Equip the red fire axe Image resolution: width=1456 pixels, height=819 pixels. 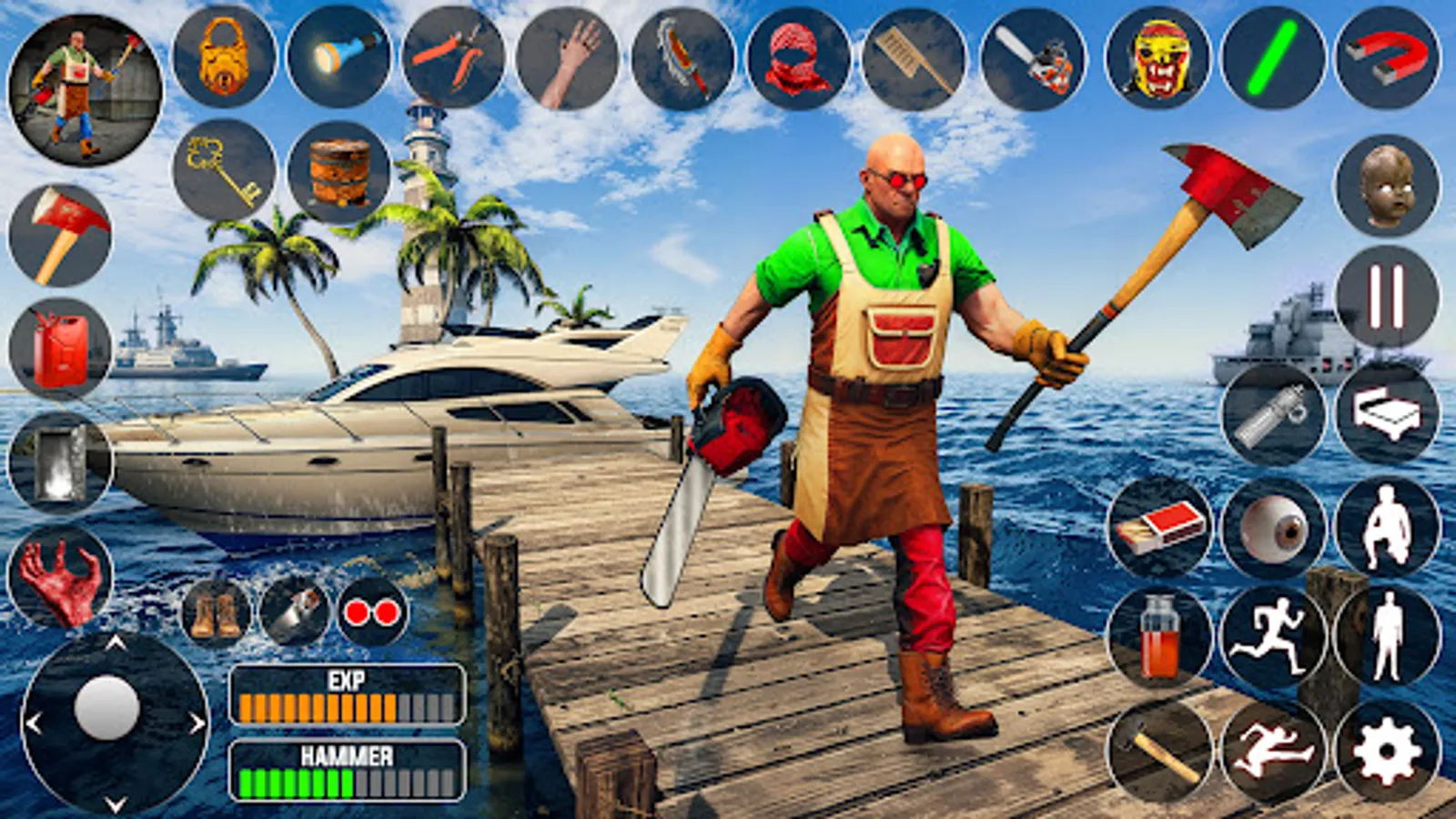click(x=62, y=235)
